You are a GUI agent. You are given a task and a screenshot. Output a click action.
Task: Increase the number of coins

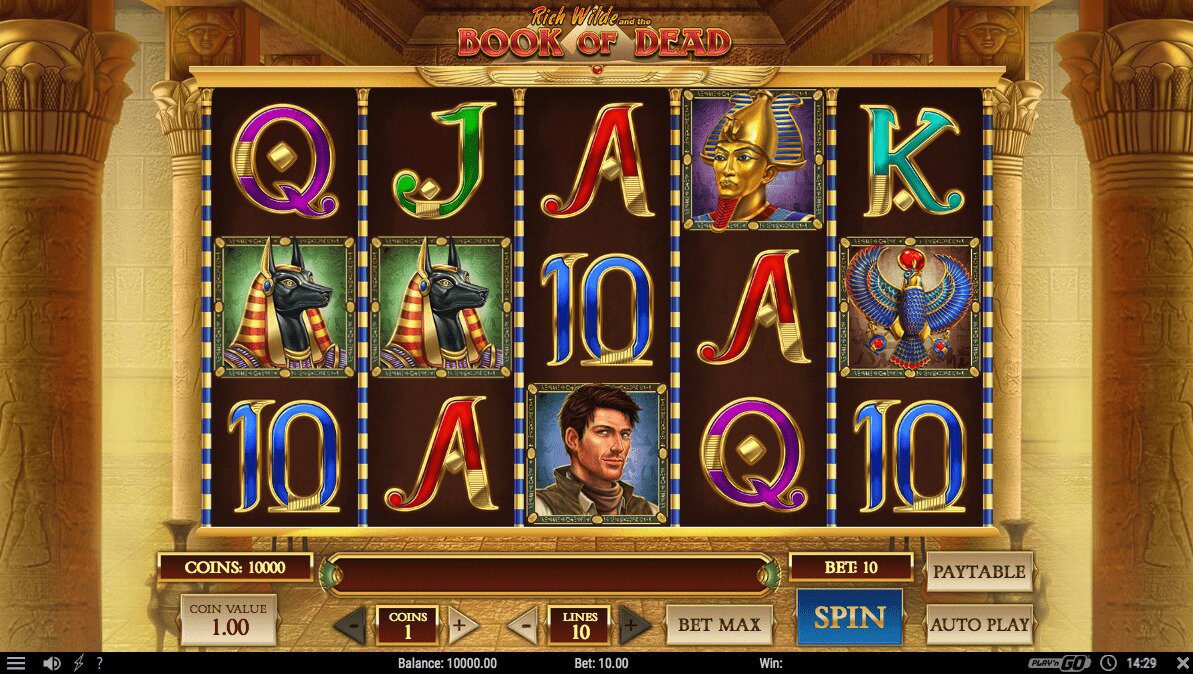[459, 626]
